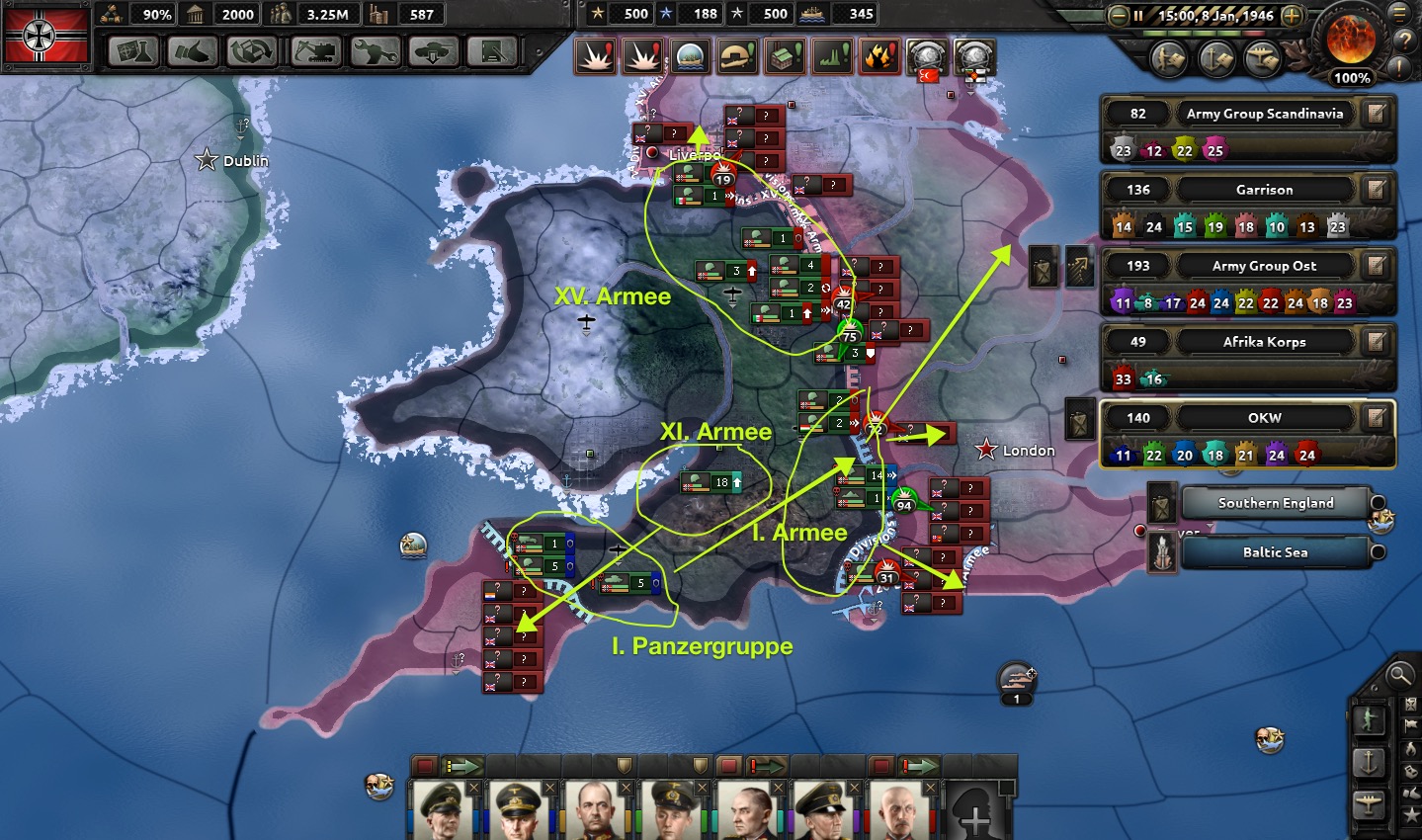Open the Recruit and Deploy tank menu
Image resolution: width=1422 pixels, height=840 pixels.
[x=433, y=51]
